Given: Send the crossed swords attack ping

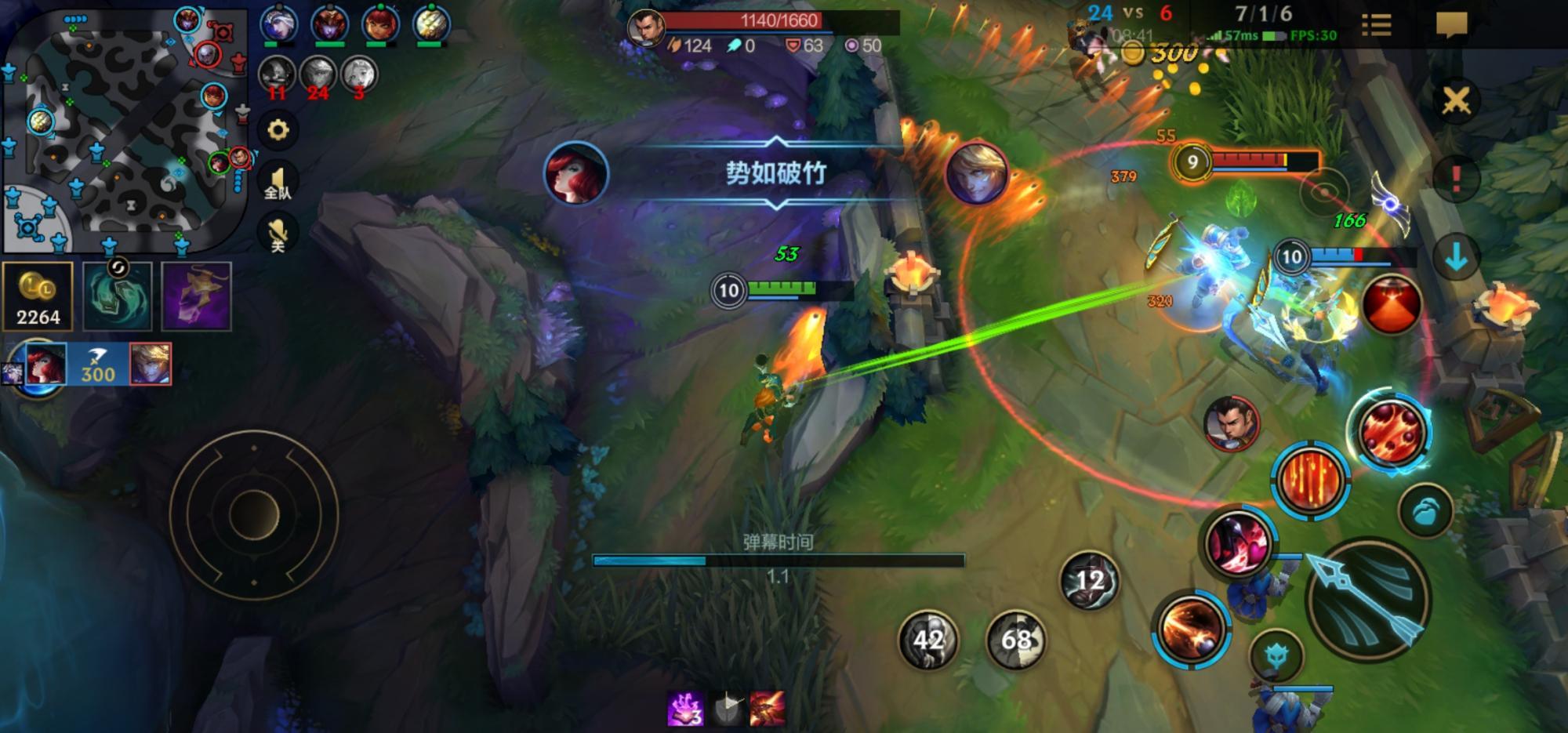Looking at the screenshot, I should pyautogui.click(x=1456, y=100).
